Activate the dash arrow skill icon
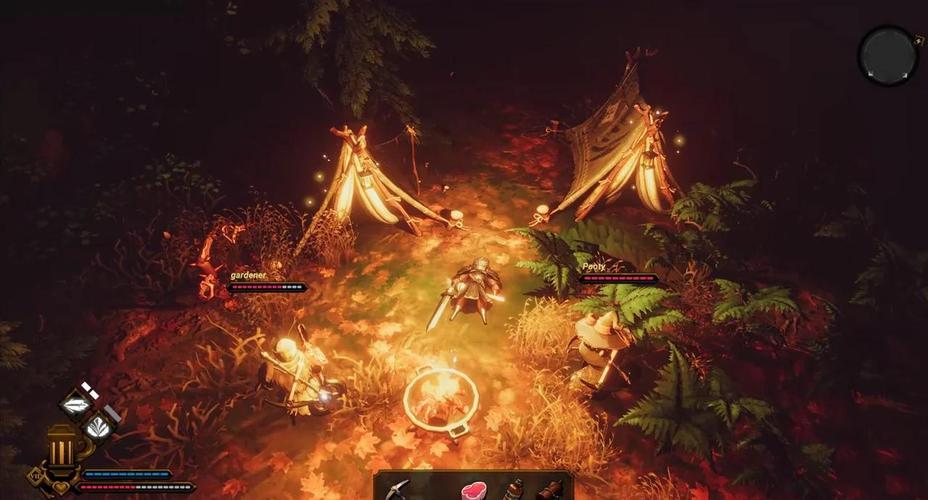The image size is (928, 500). click(x=77, y=403)
